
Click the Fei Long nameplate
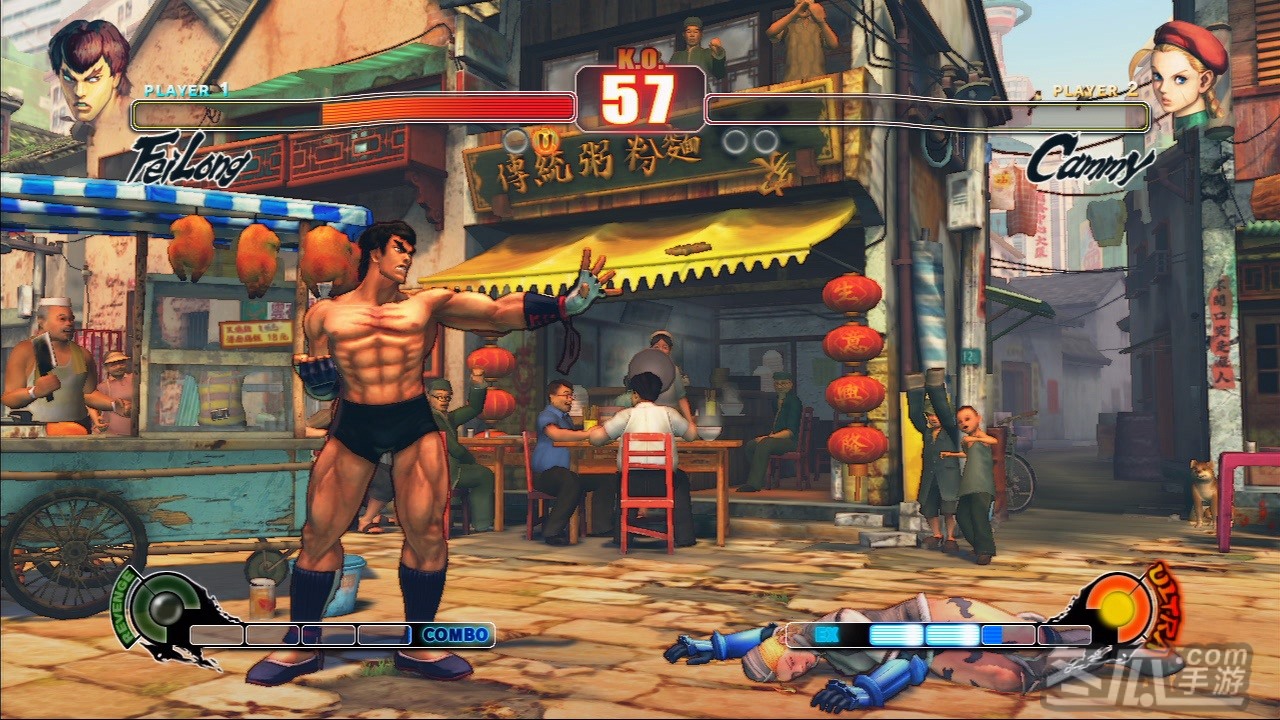(x=190, y=157)
